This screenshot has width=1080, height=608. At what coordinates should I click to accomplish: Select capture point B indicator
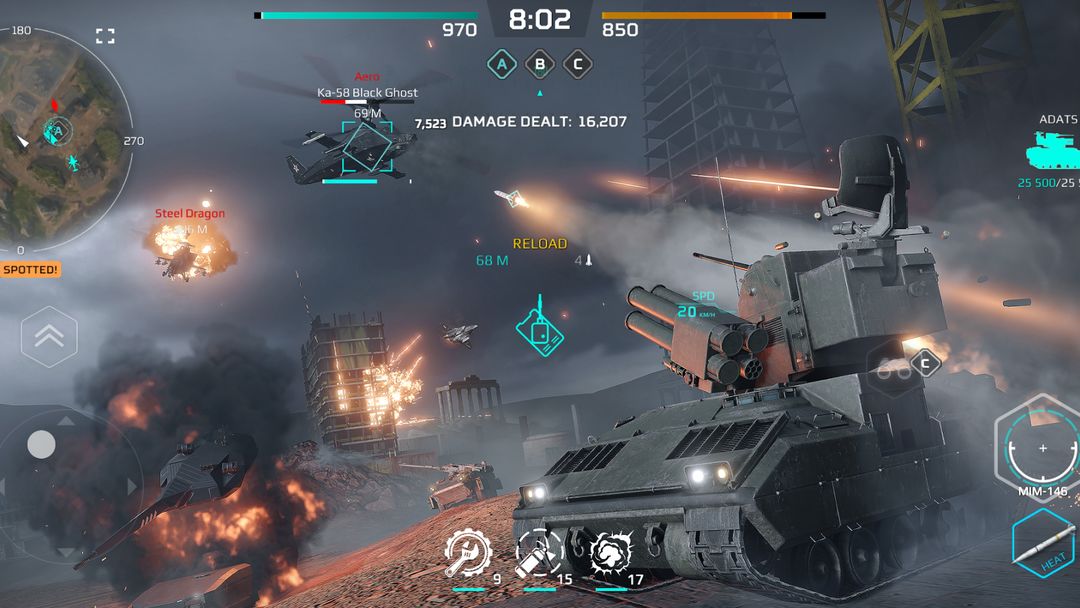click(x=540, y=65)
